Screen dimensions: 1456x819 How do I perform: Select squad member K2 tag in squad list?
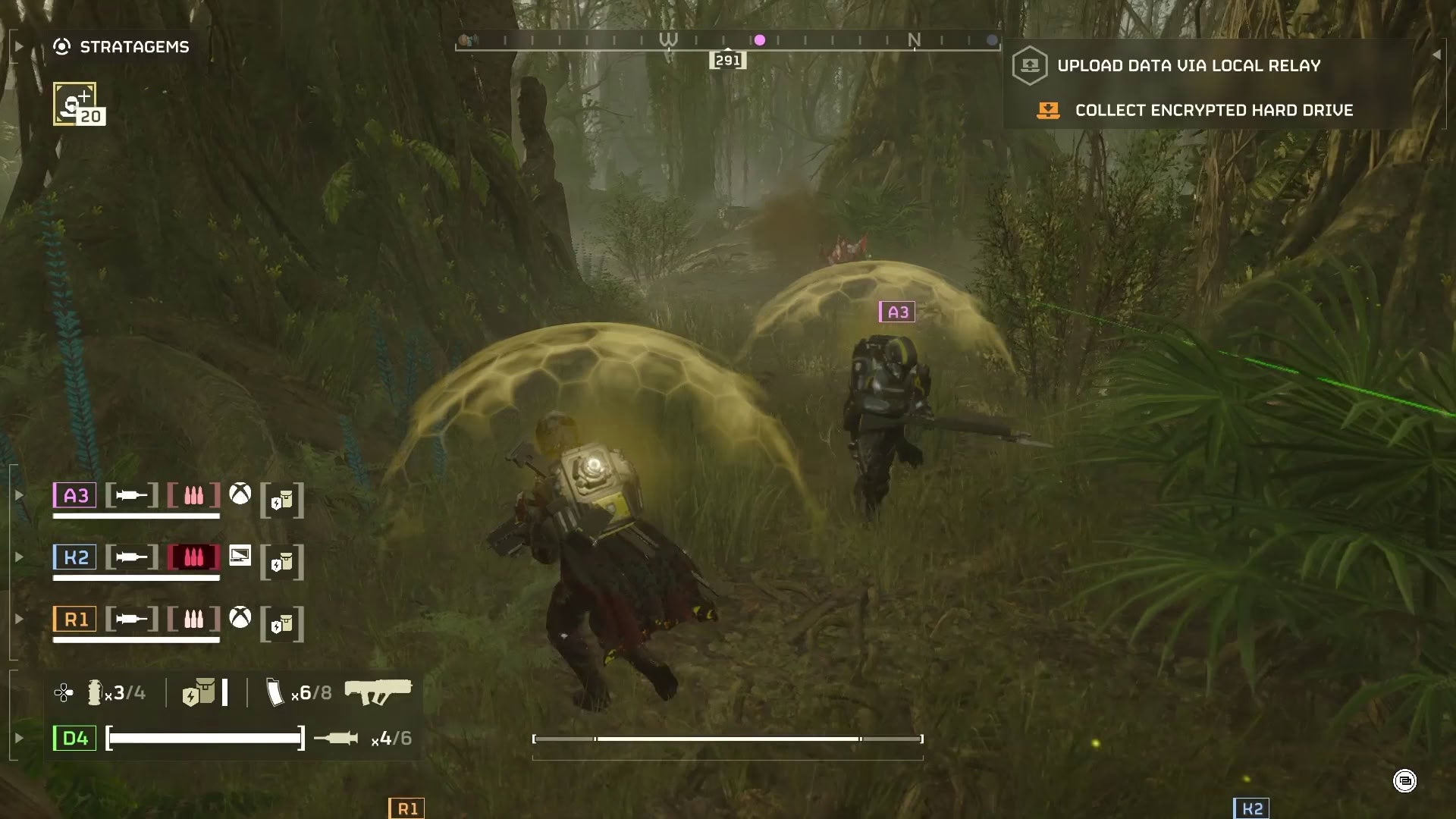[75, 557]
